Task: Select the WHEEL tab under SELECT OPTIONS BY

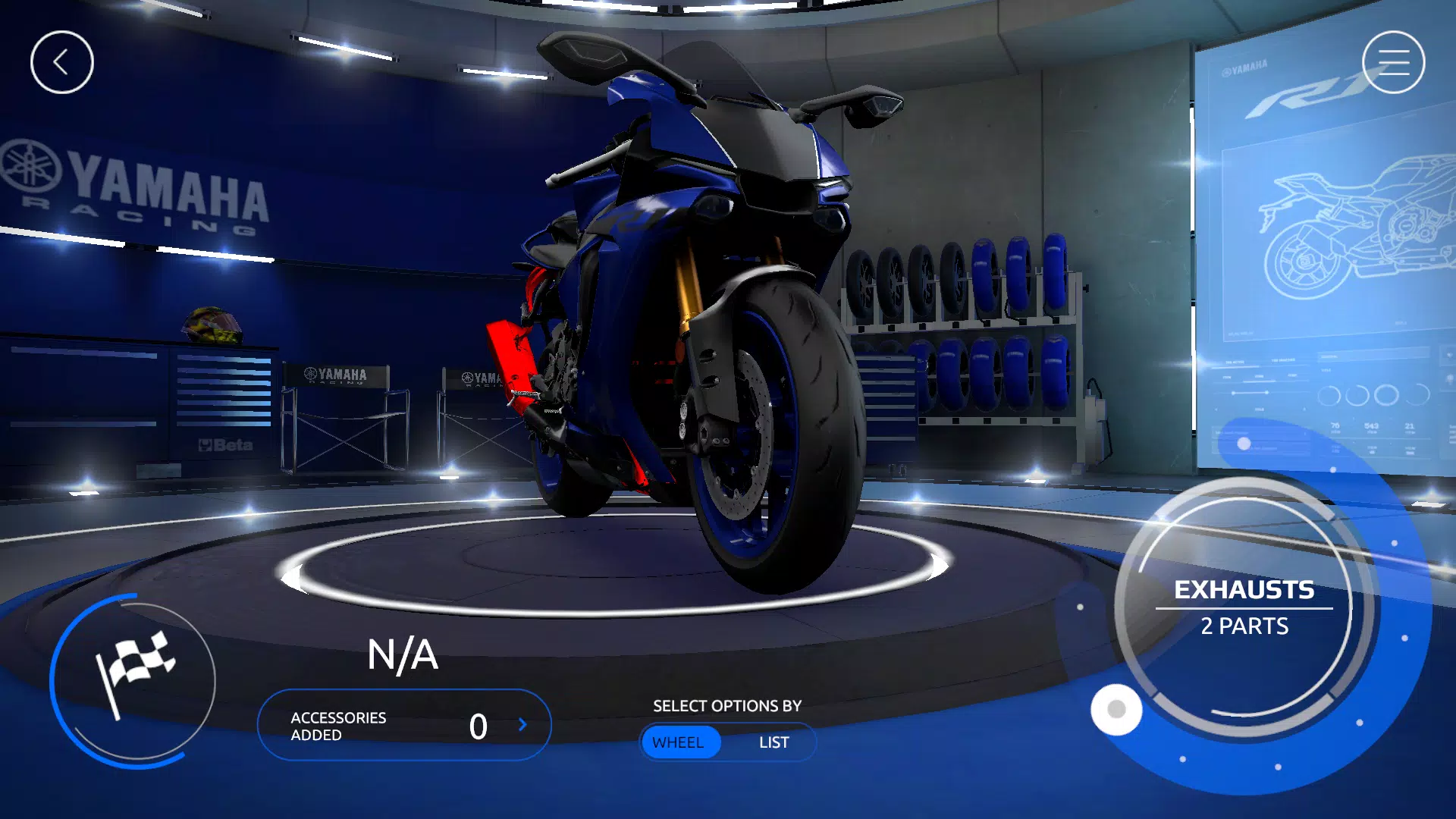Action: (680, 742)
